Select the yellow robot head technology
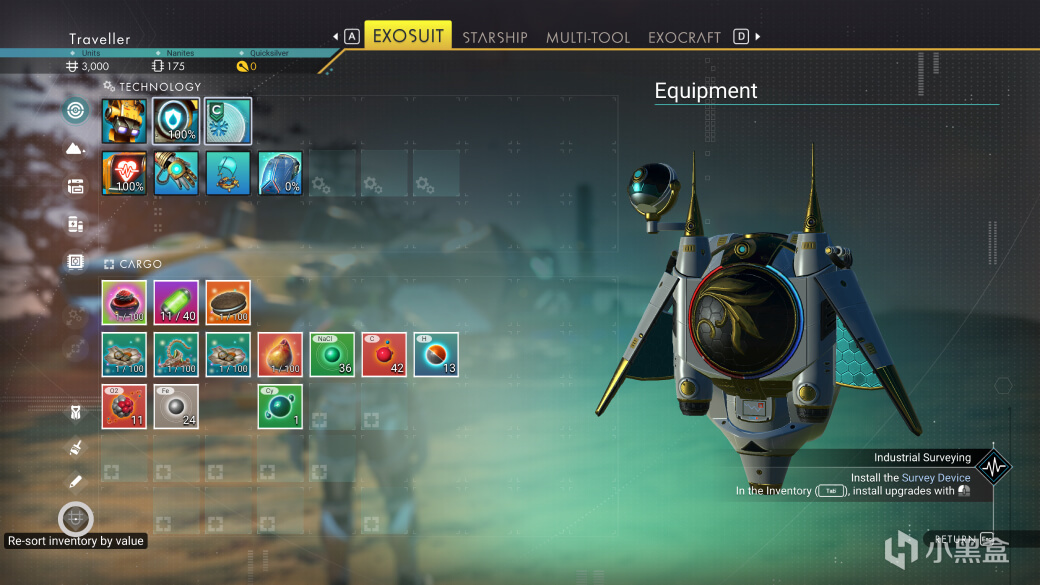This screenshot has width=1040, height=585. [x=124, y=121]
